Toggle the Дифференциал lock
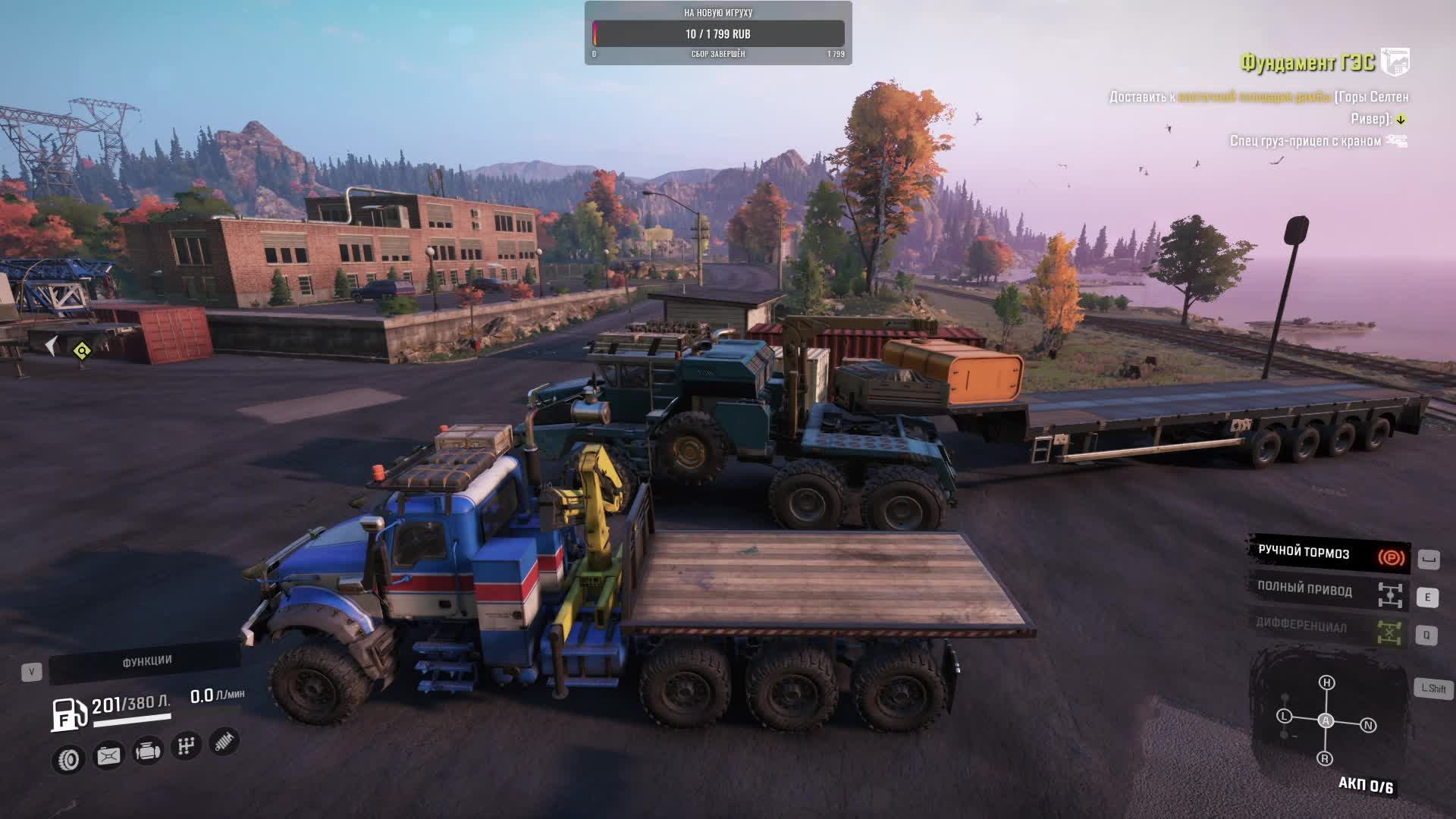 click(1329, 629)
